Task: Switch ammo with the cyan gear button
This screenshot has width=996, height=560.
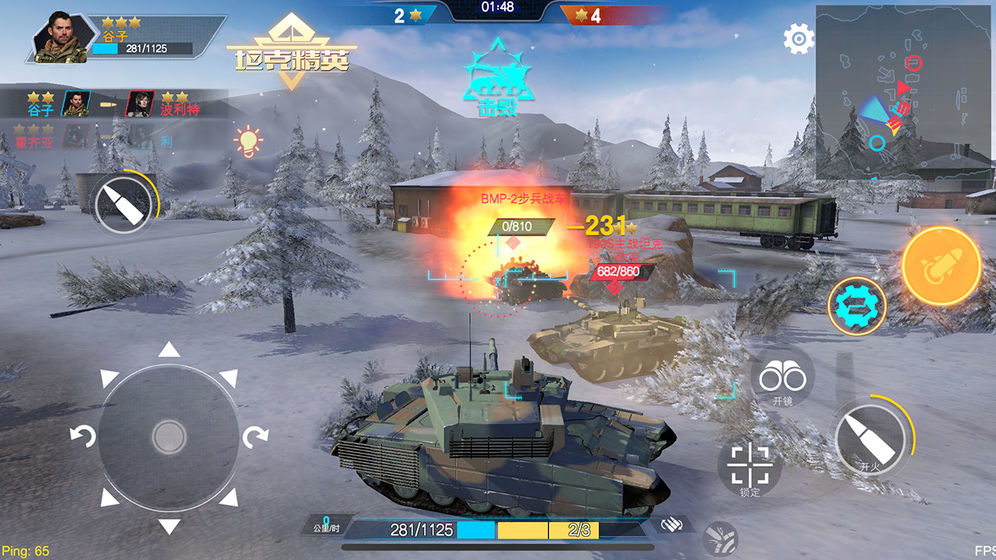Action: point(855,306)
